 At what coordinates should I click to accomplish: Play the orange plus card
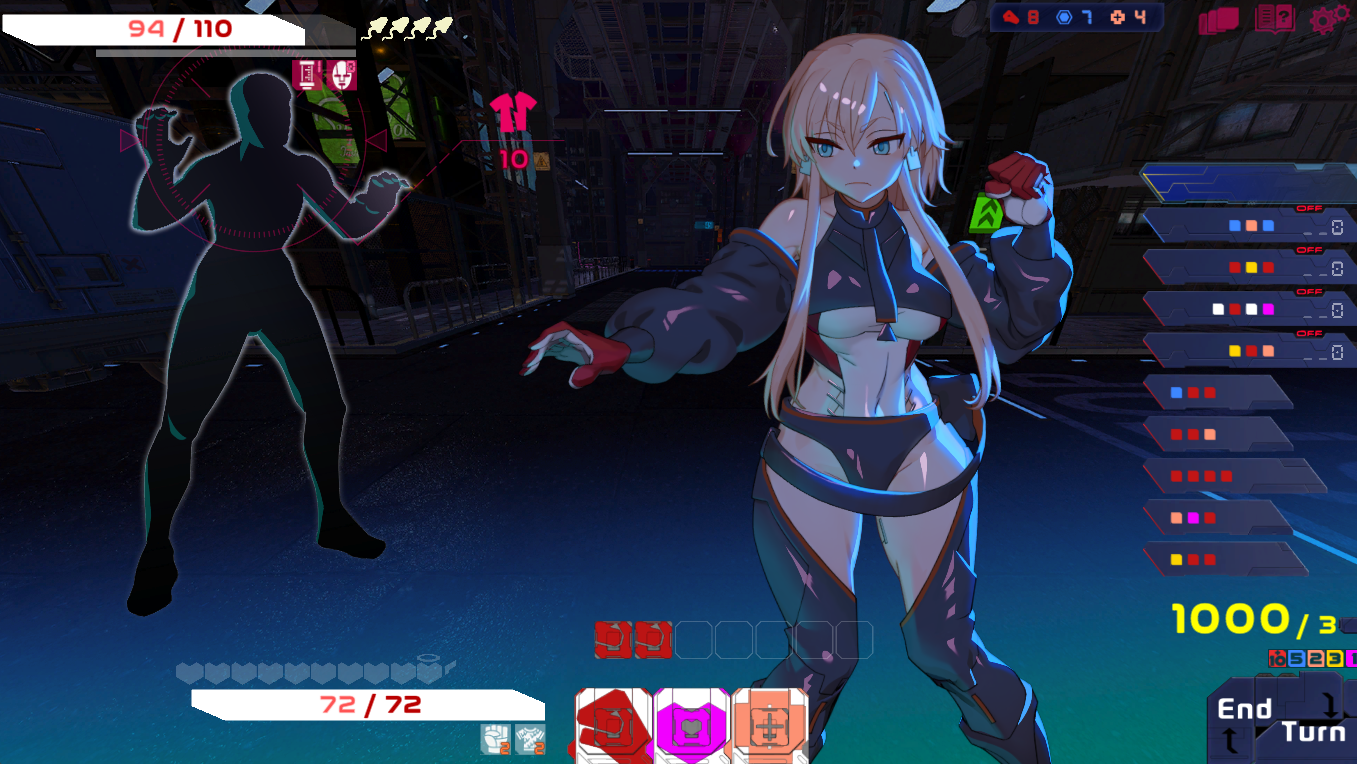[769, 726]
